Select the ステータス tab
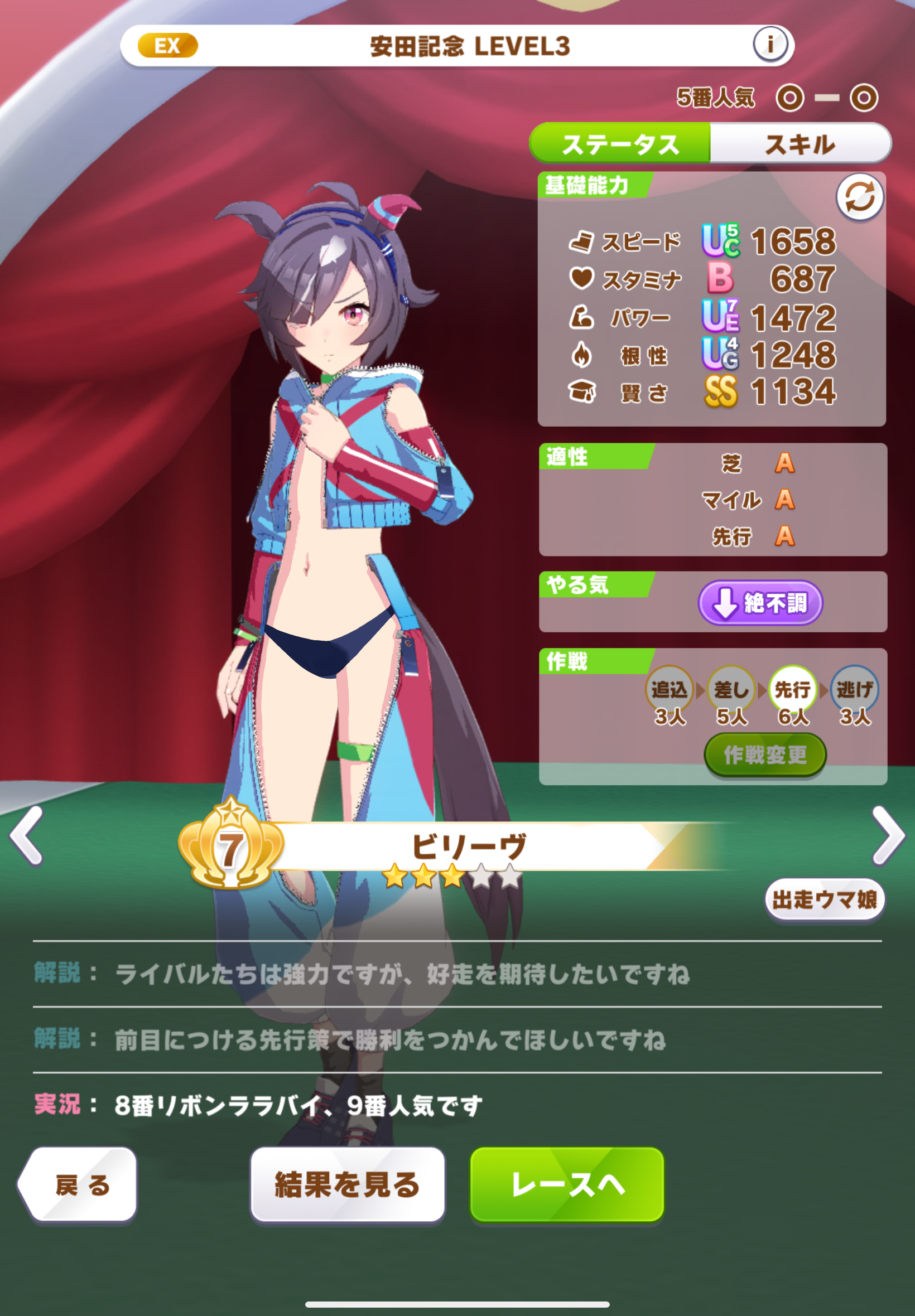 coord(620,144)
